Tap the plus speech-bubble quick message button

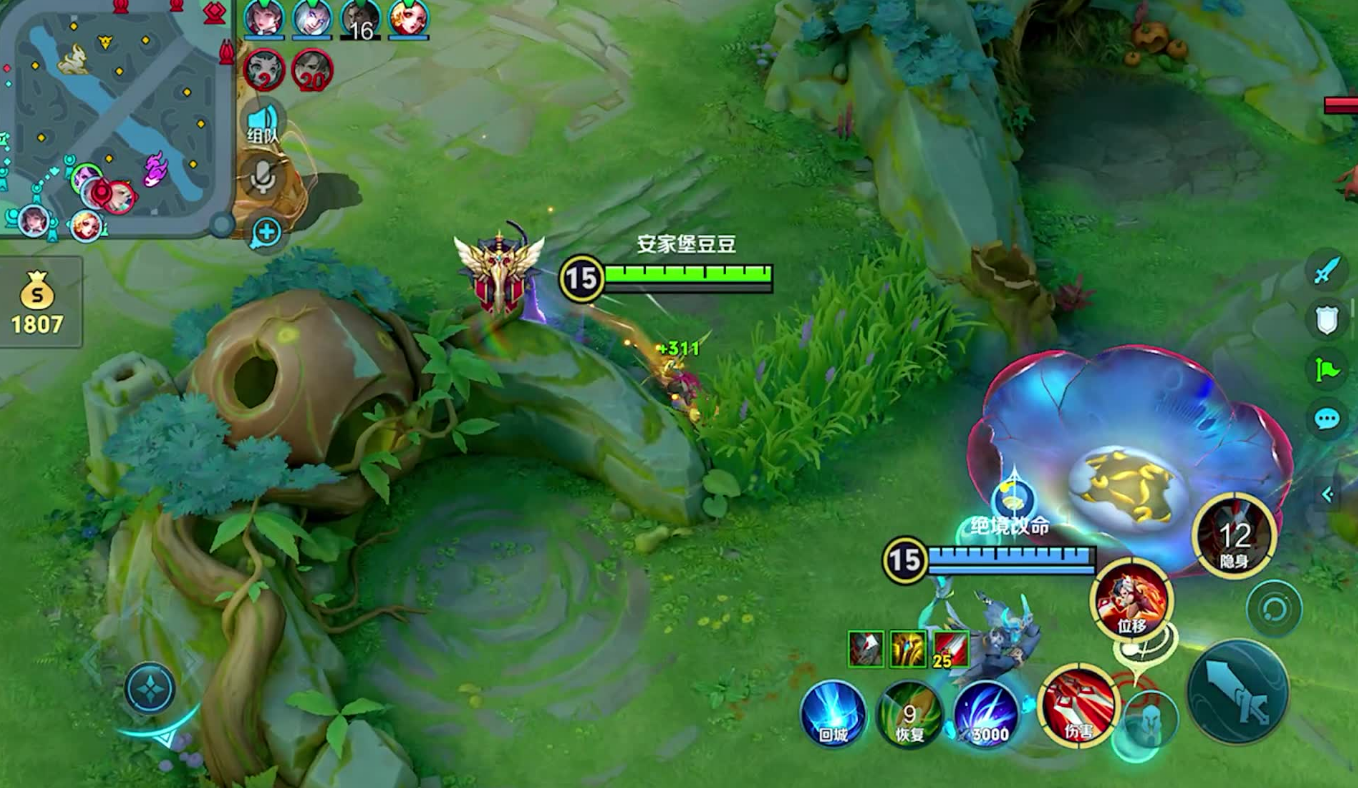point(266,234)
